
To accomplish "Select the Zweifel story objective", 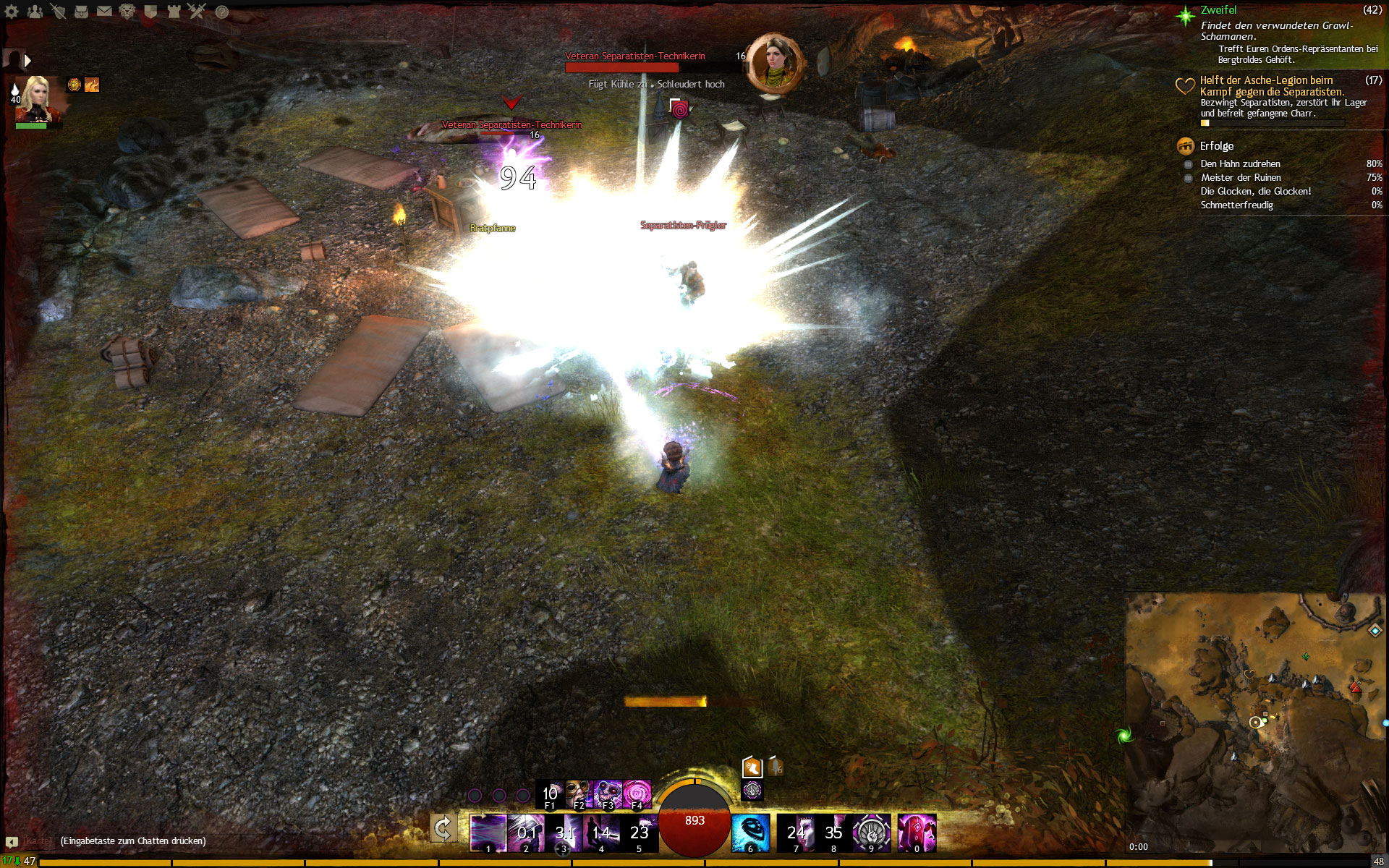I will pos(1218,10).
